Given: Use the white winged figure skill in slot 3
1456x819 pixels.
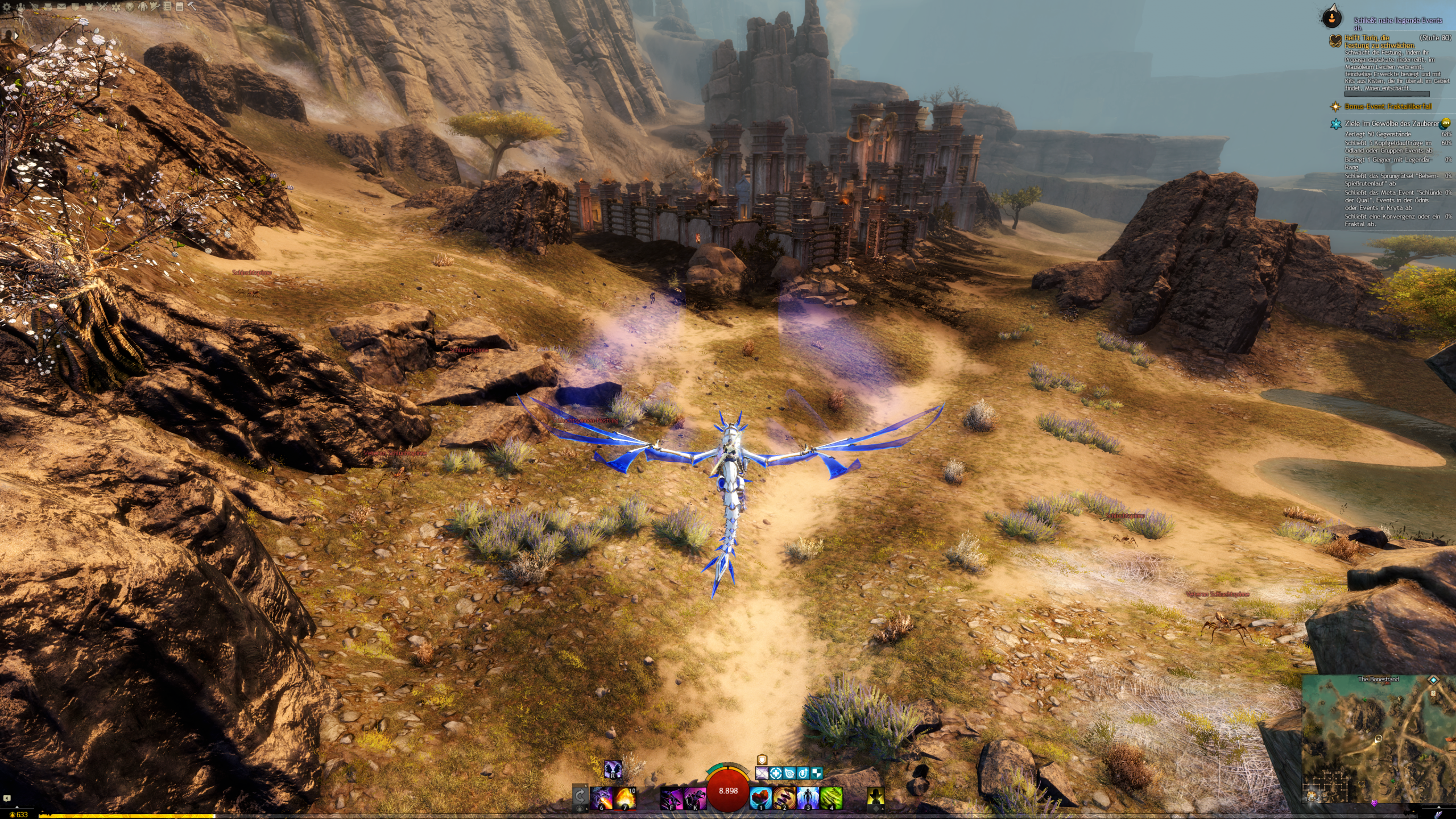Looking at the screenshot, I should 808,798.
